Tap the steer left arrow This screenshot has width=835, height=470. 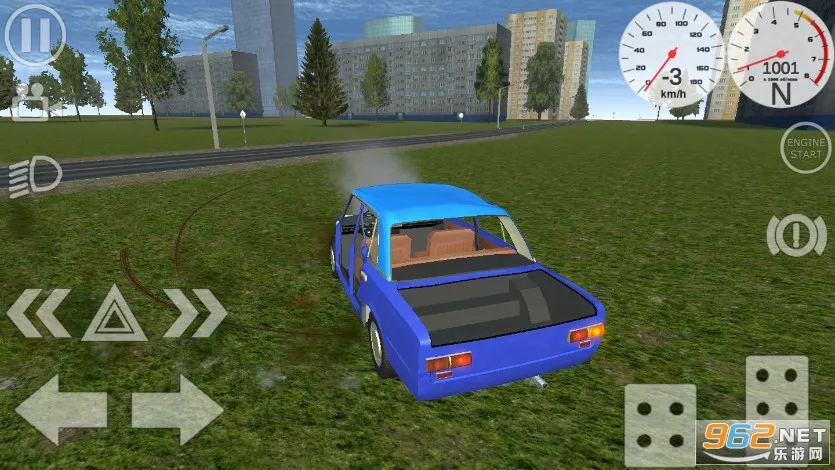point(60,410)
